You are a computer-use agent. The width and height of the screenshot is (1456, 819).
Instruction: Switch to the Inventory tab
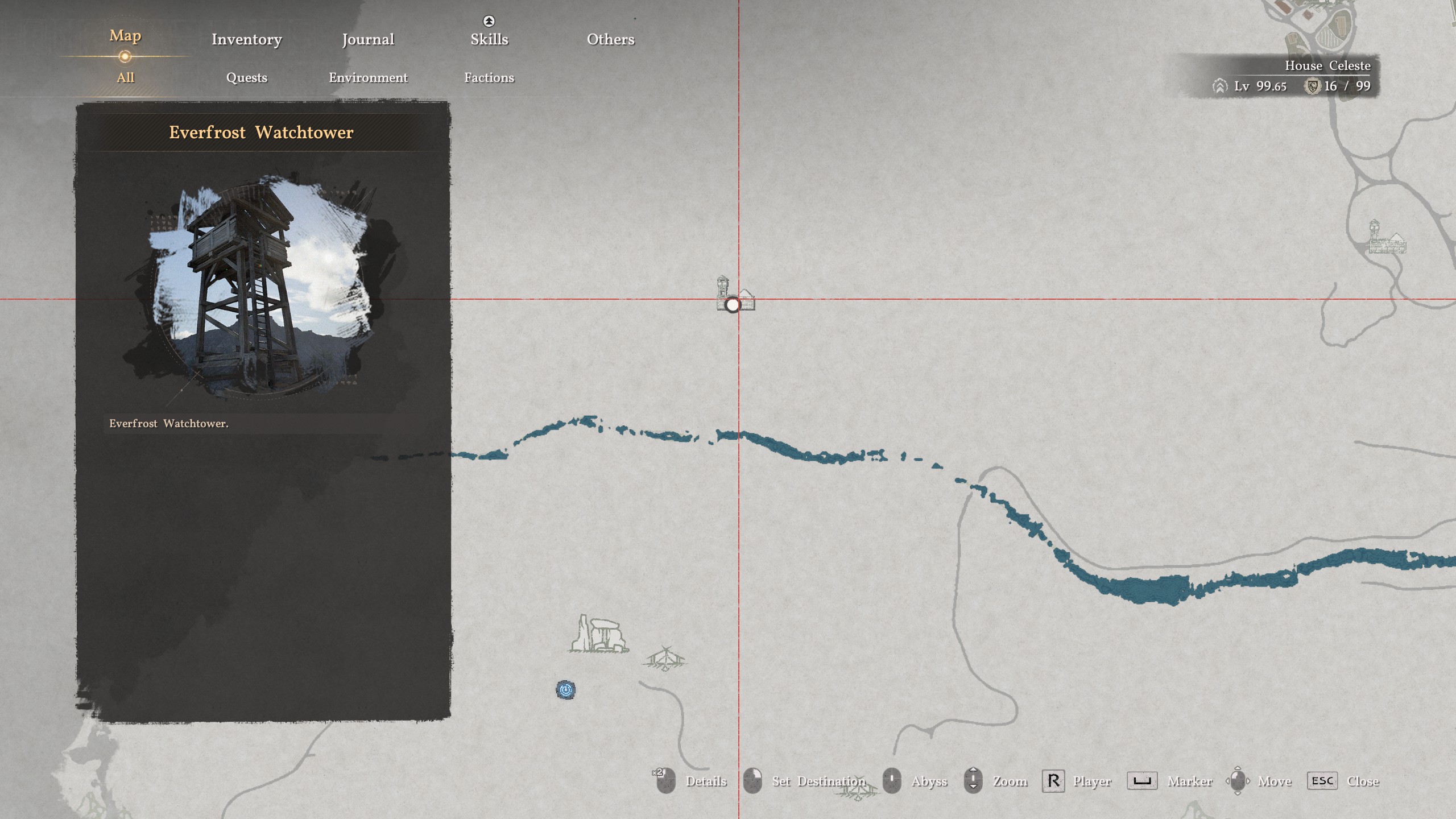246,39
